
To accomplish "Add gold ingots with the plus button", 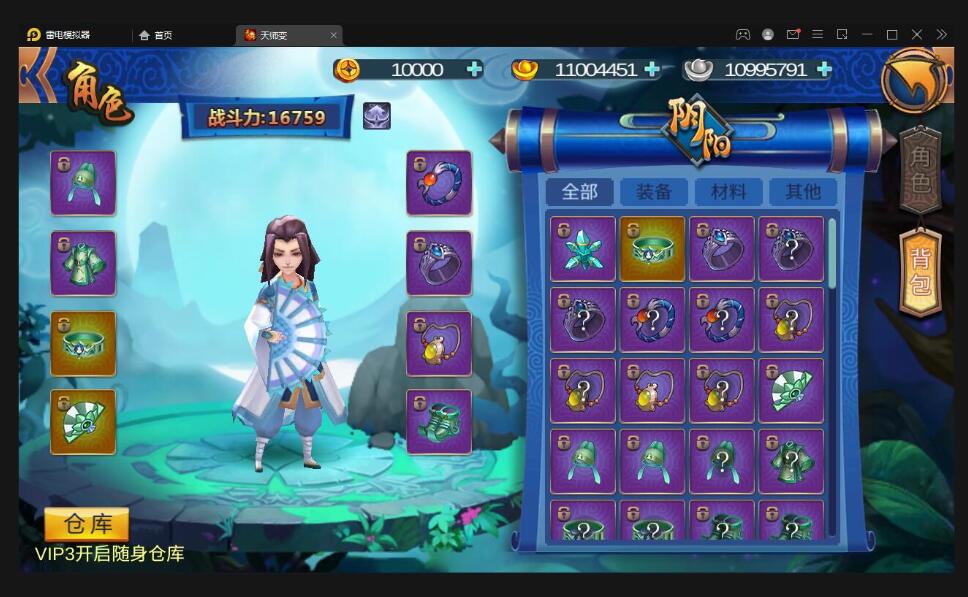I will click(652, 69).
